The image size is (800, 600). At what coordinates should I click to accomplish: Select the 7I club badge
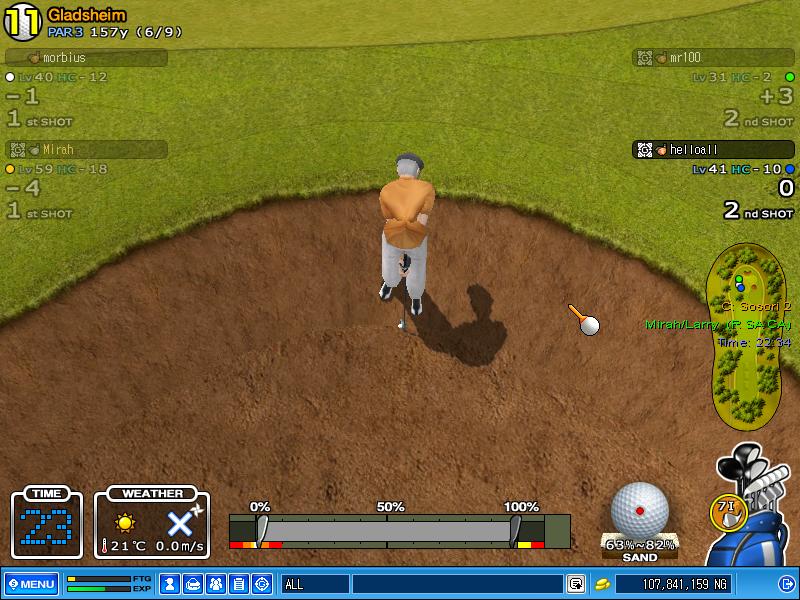click(728, 510)
